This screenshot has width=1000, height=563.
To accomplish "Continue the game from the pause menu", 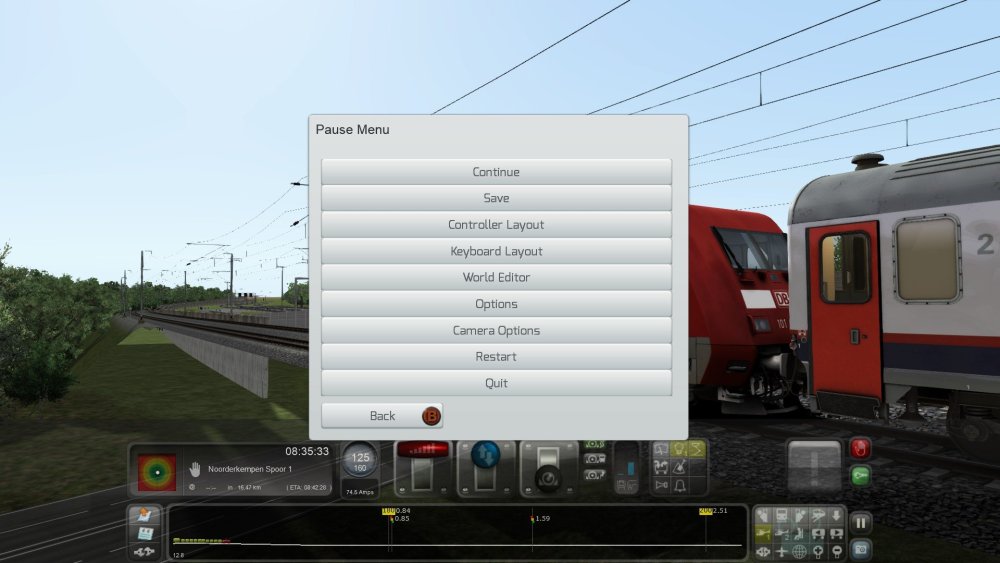I will pyautogui.click(x=496, y=172).
